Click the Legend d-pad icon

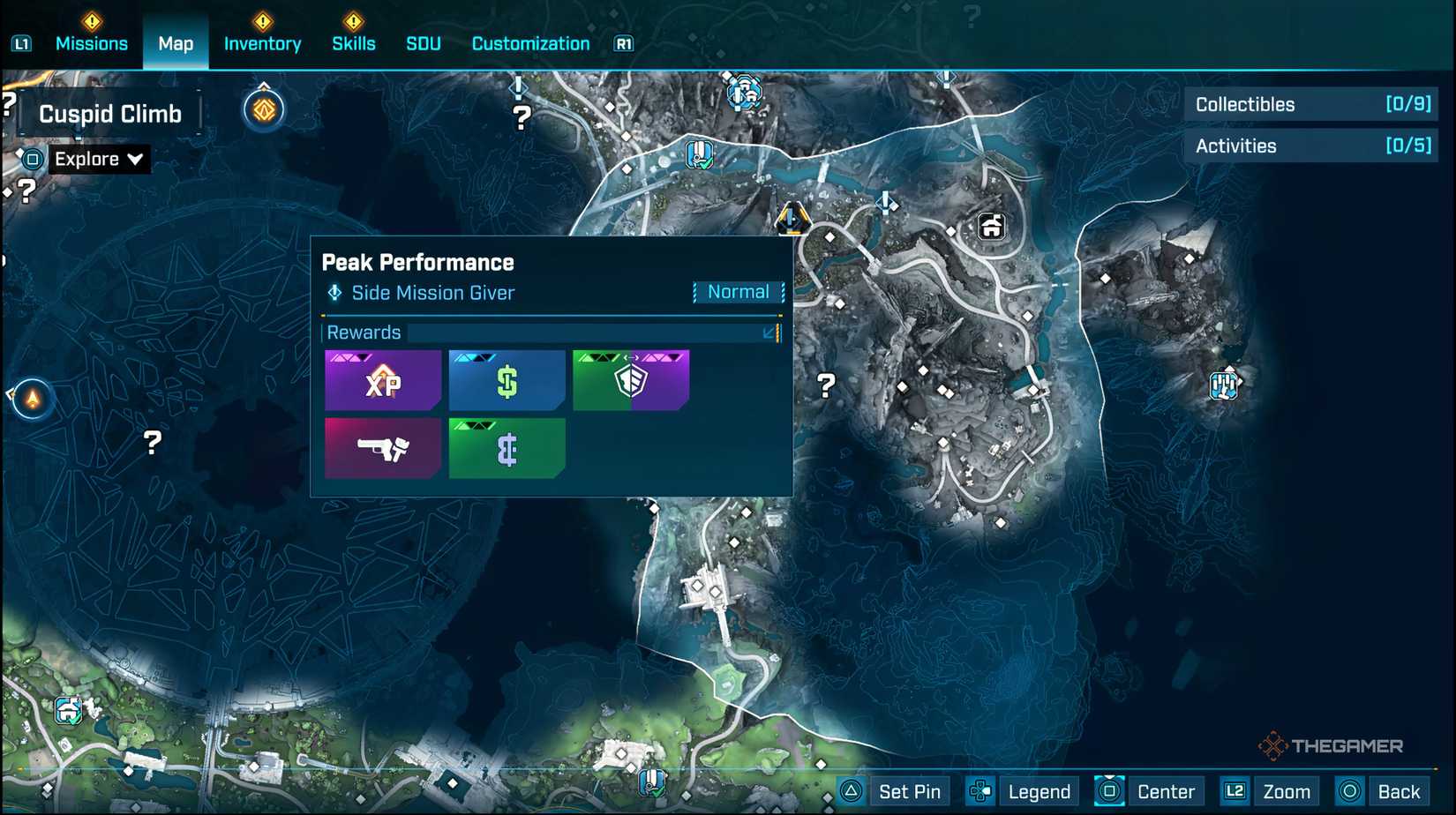(x=979, y=791)
